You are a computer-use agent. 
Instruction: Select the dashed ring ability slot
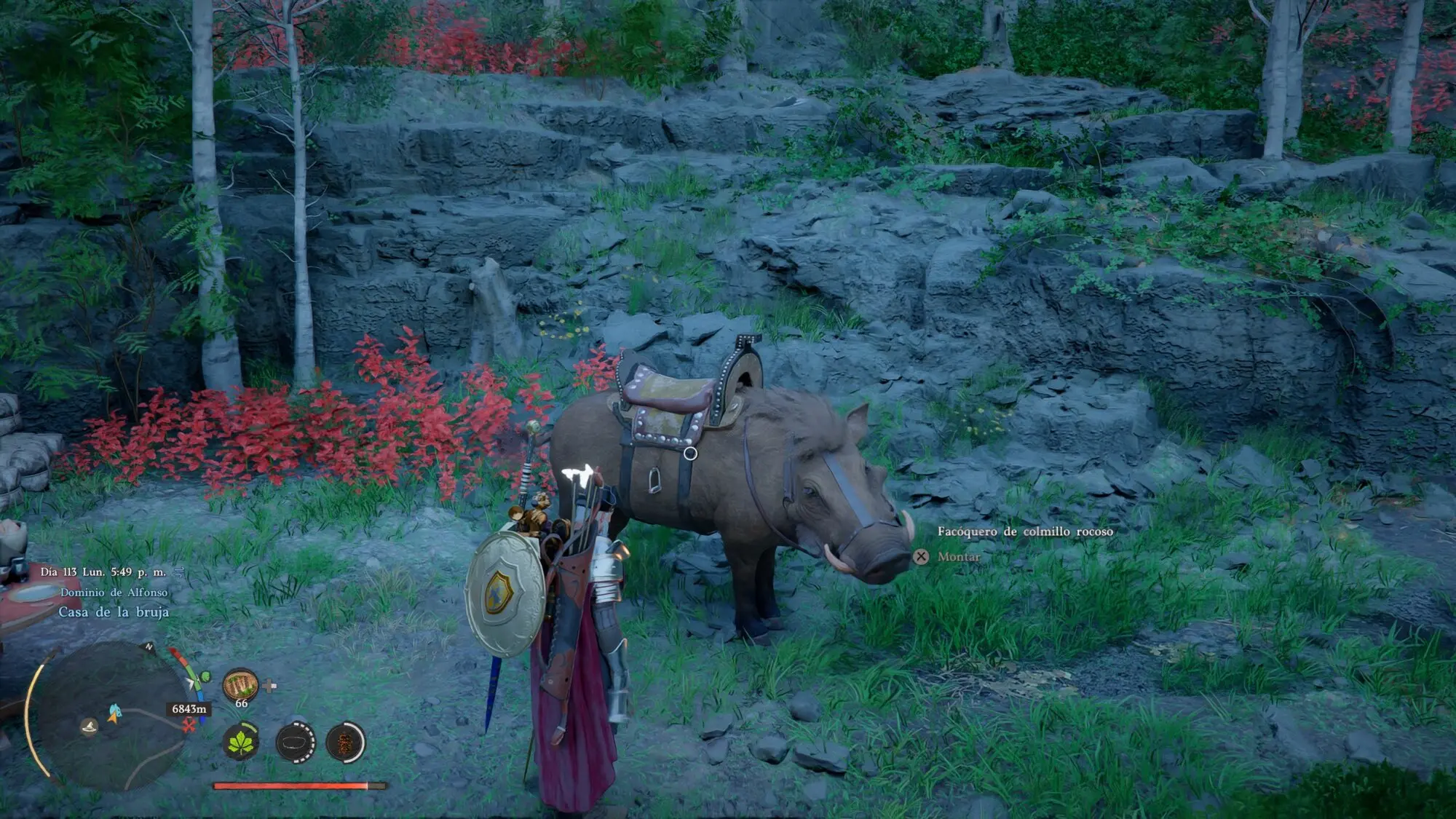pyautogui.click(x=295, y=743)
